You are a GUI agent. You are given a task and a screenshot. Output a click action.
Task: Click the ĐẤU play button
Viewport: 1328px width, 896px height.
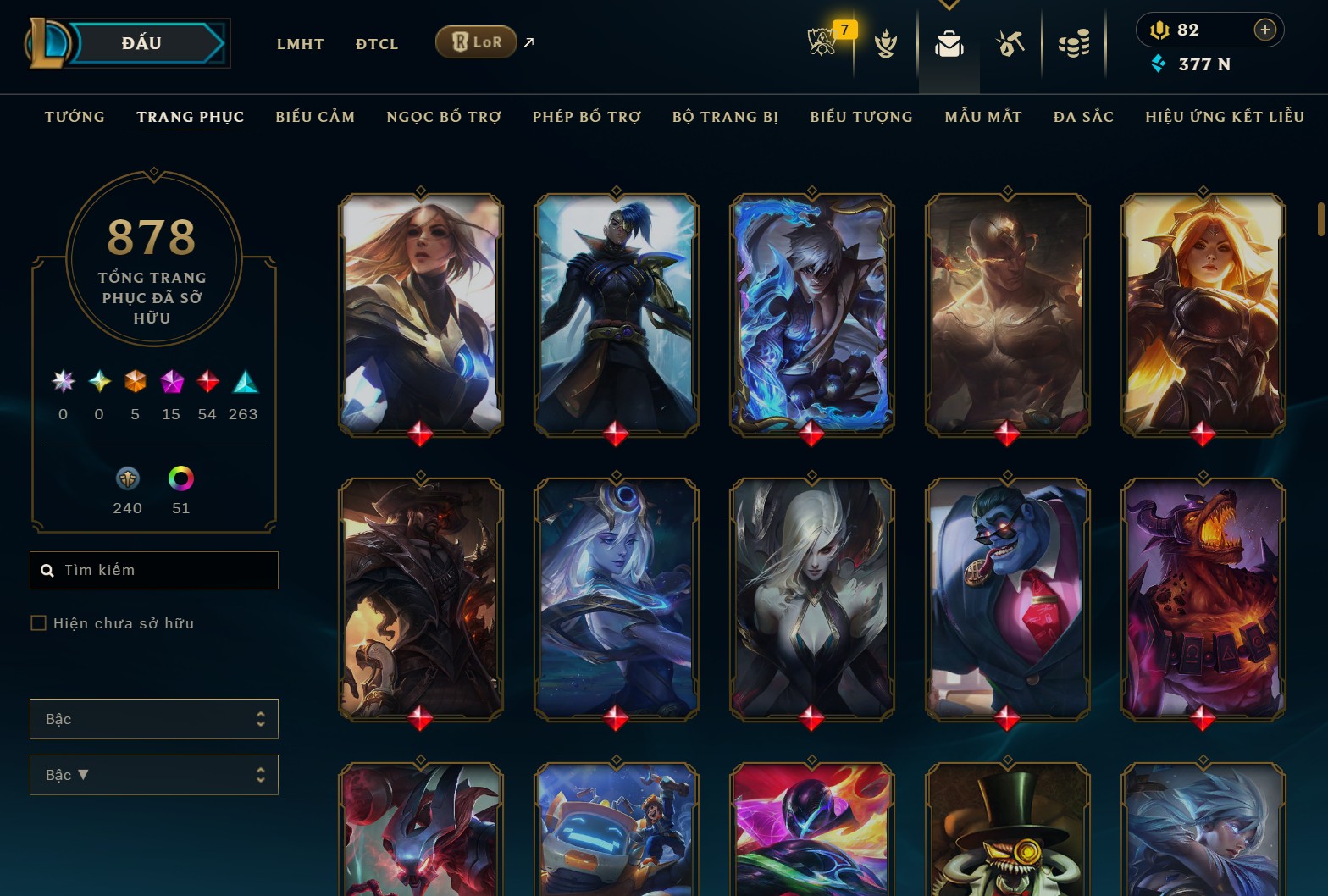pos(141,42)
